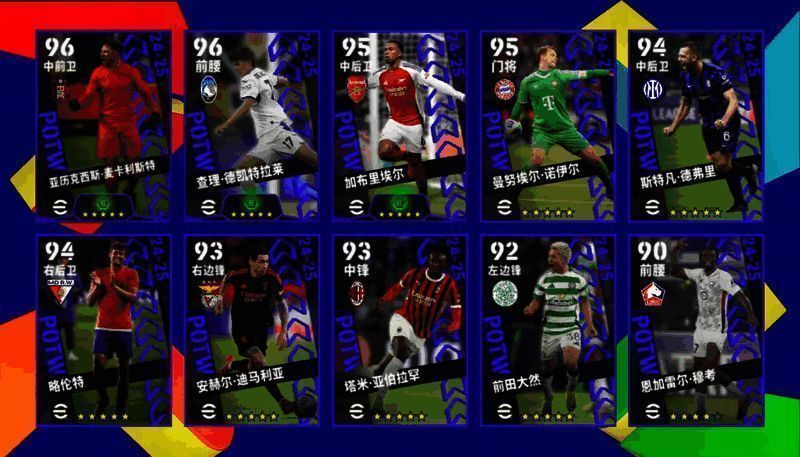The image size is (800, 457).
Task: Pick the Arsenal 加布里埃尔 centre-back card
Action: pos(399,125)
